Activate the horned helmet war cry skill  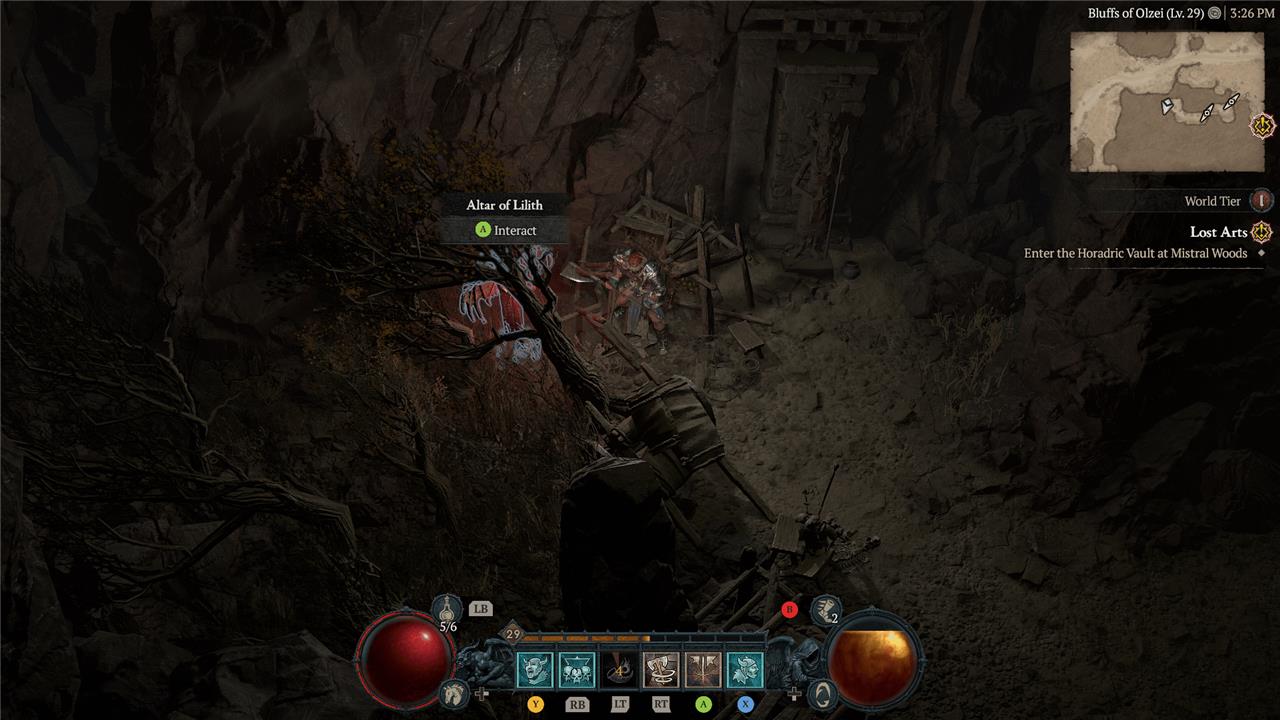745,670
